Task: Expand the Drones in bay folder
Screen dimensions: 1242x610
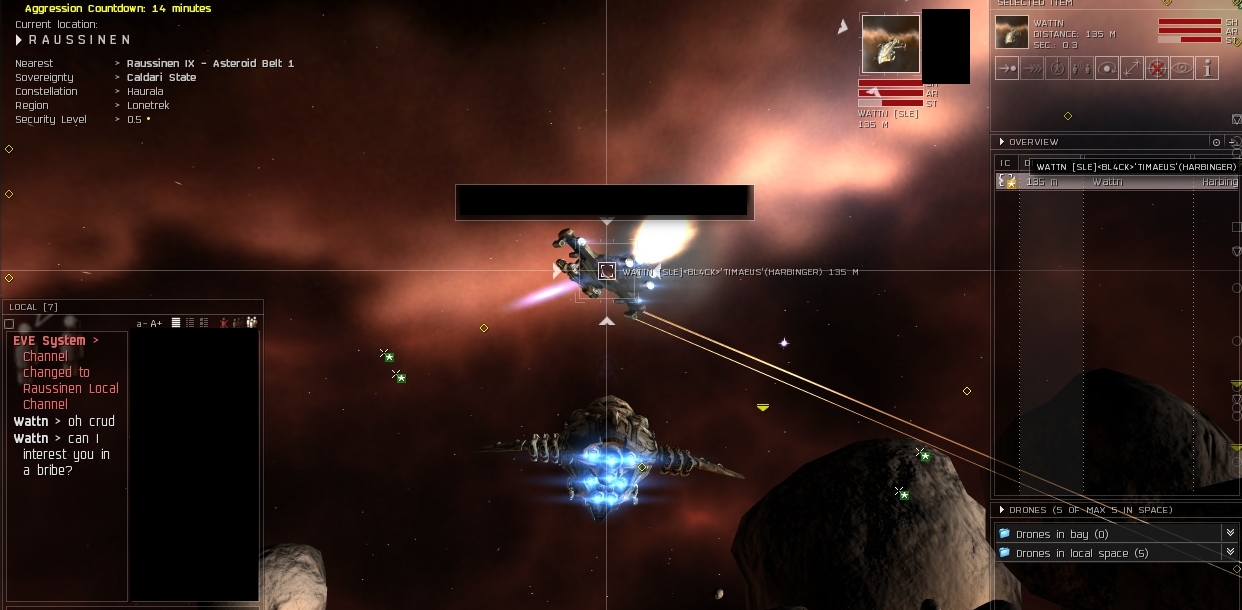Action: pyautogui.click(x=1005, y=534)
